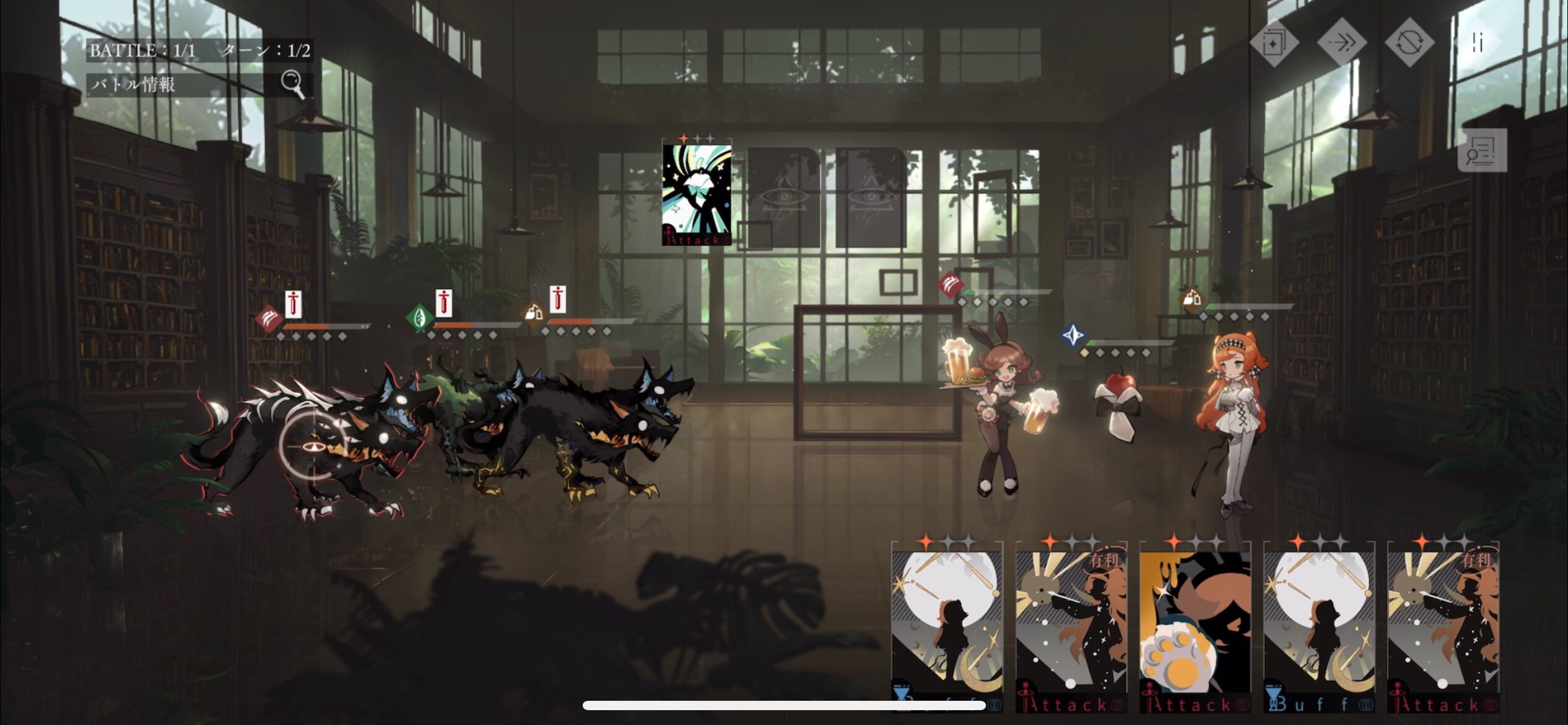Play the orange paw Attack card
Screen dimensions: 1568x725
pos(1195,627)
